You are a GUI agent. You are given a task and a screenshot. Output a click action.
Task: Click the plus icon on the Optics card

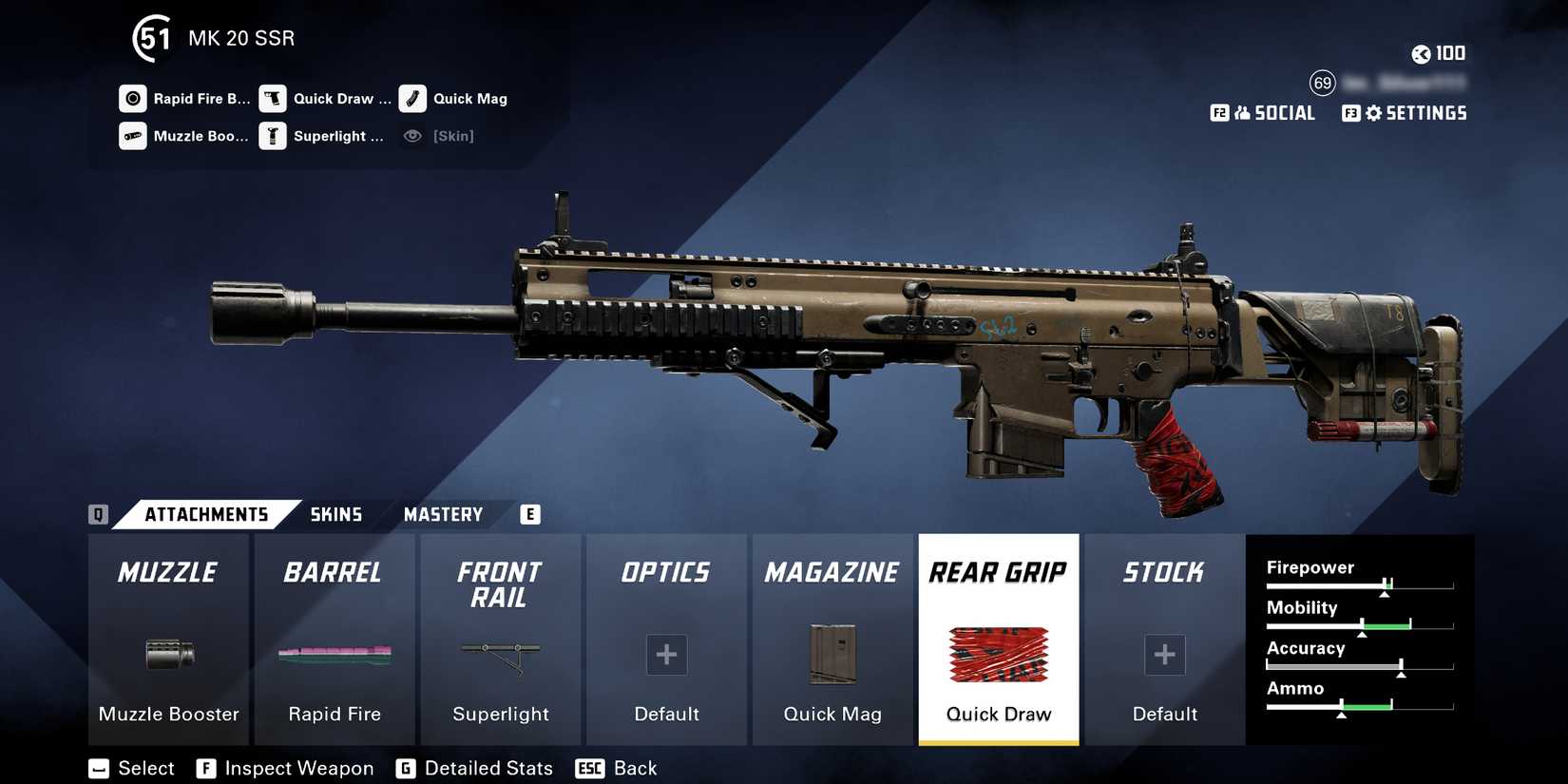coord(665,655)
